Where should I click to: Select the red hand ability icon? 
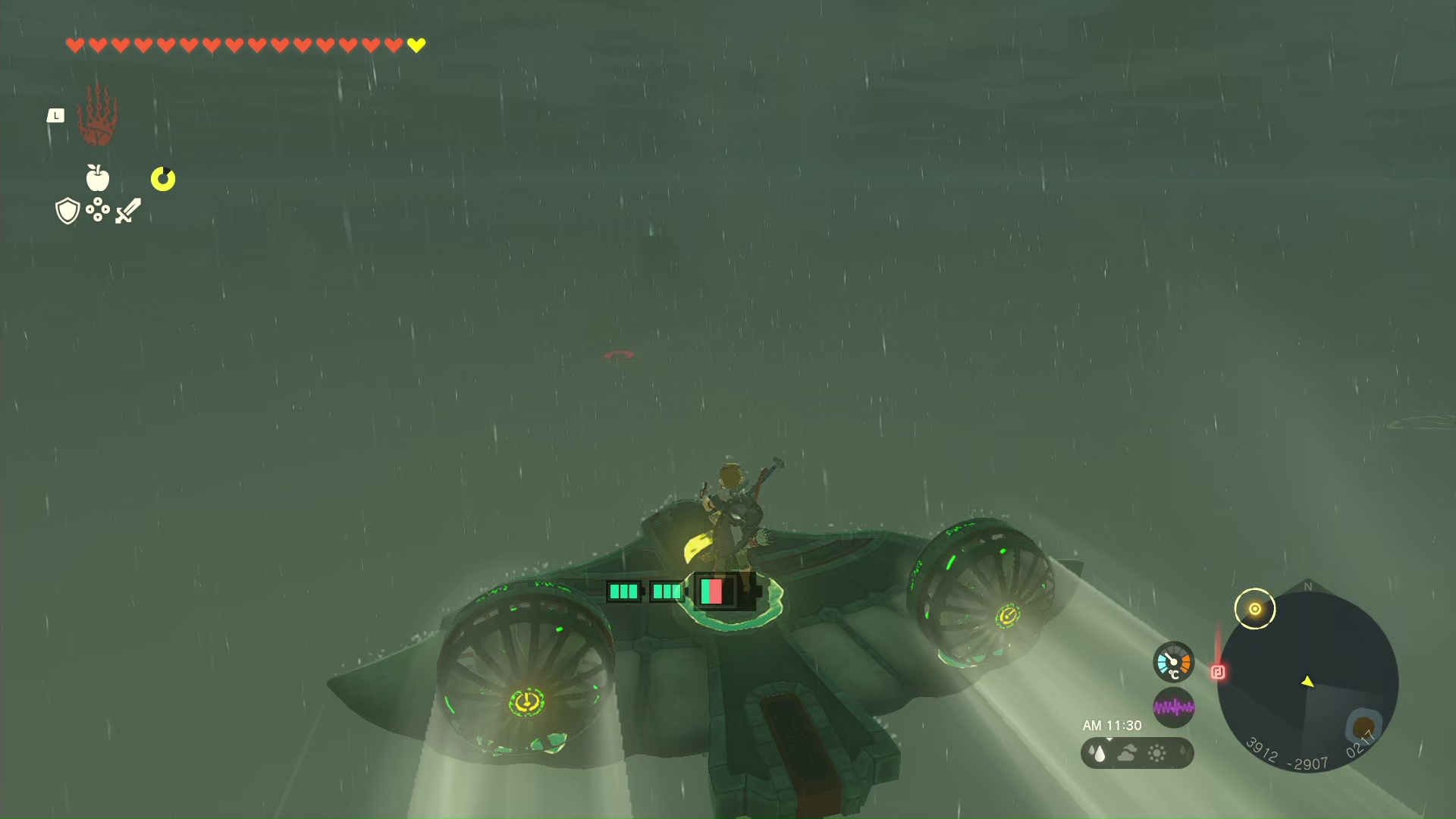click(98, 115)
